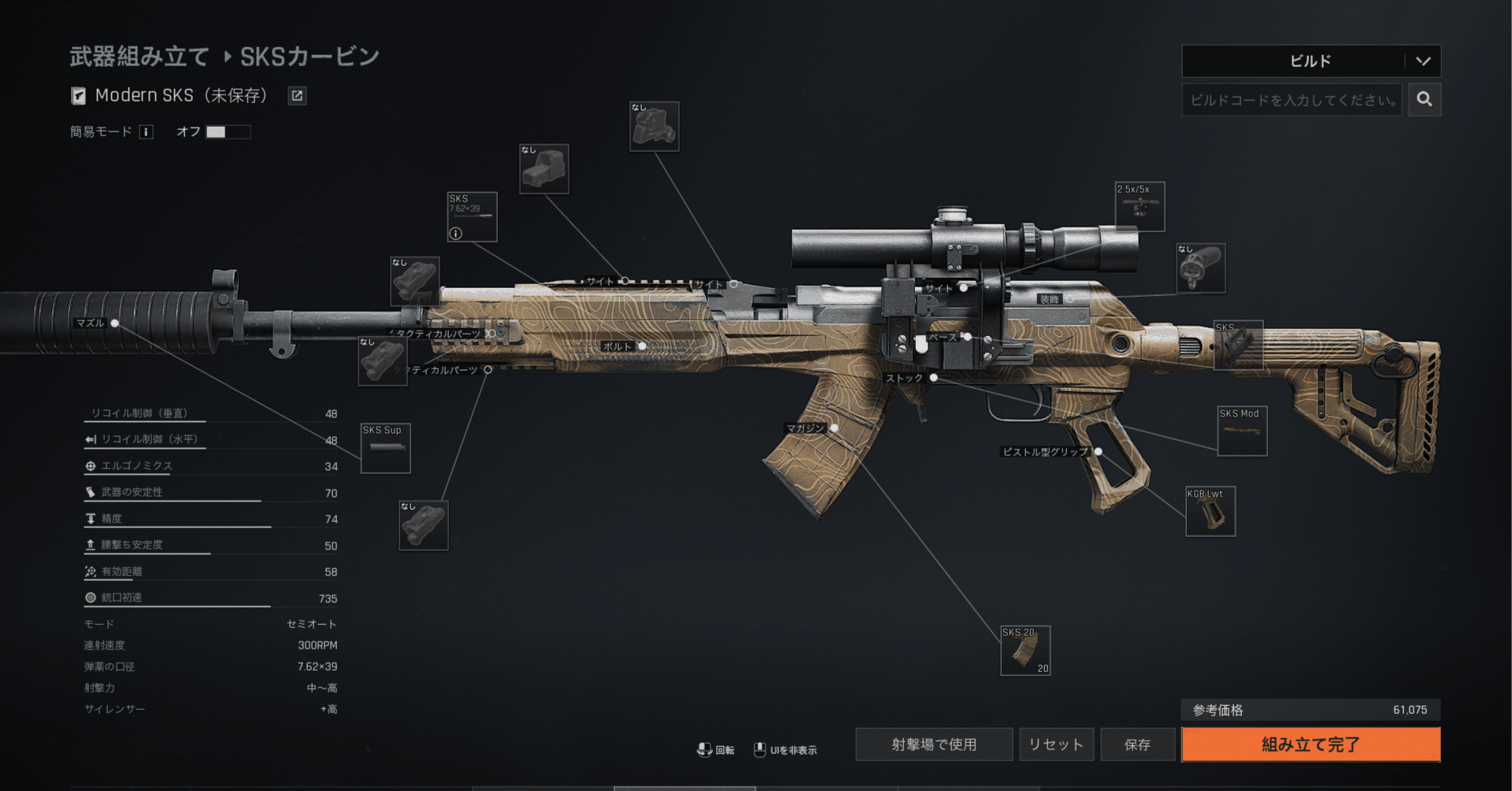This screenshot has width=1512, height=791.
Task: Select the SKS Sup muzzle slot
Action: pos(385,448)
